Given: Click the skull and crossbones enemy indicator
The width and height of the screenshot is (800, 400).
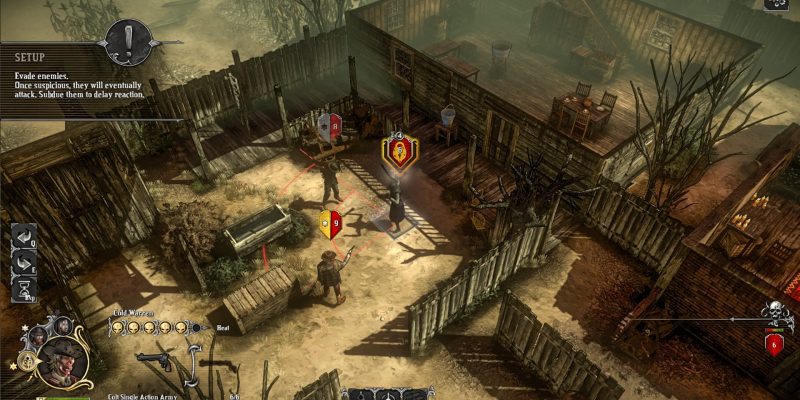Looking at the screenshot, I should point(773,313).
